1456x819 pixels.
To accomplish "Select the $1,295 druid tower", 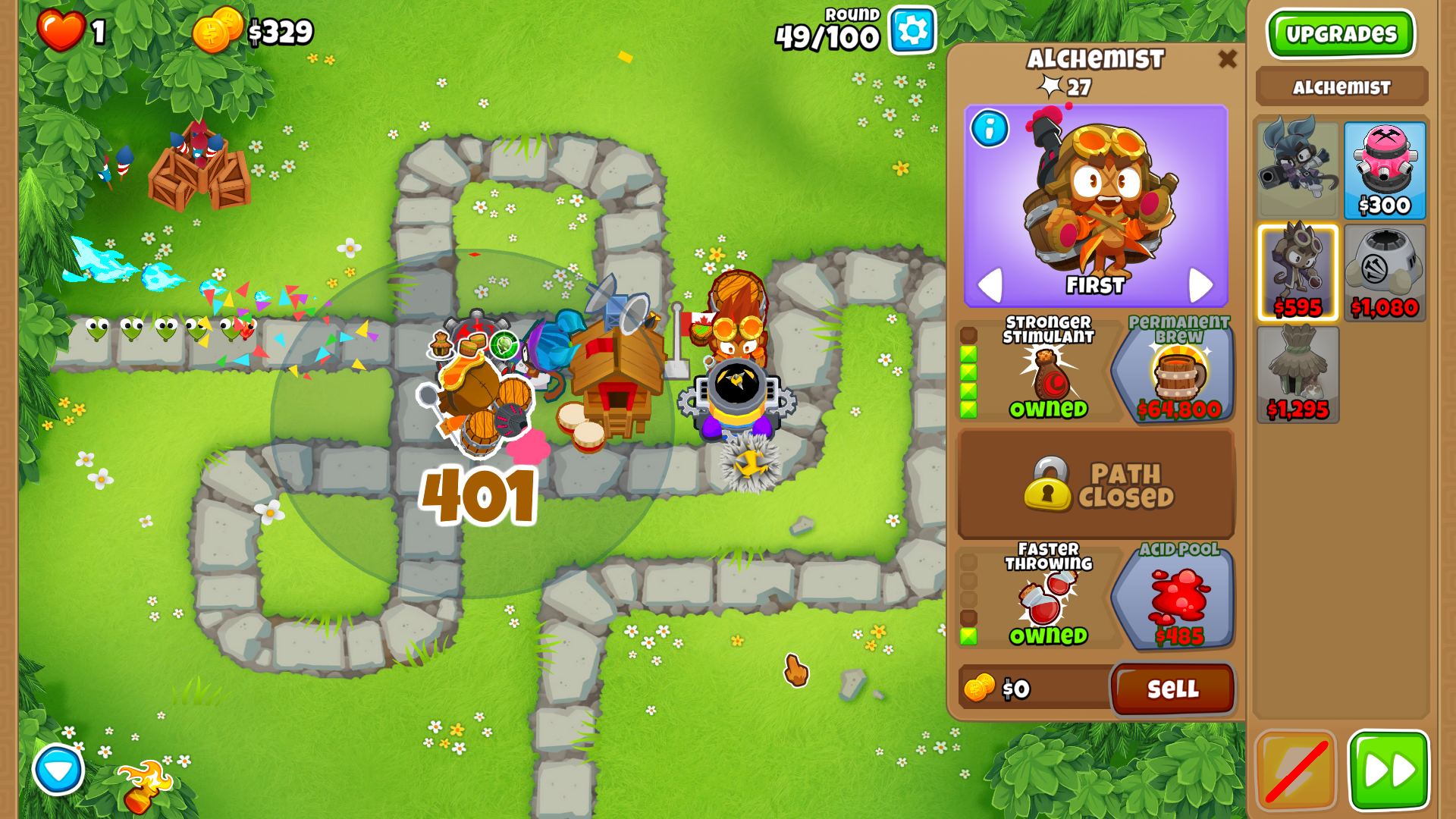I will click(x=1298, y=375).
